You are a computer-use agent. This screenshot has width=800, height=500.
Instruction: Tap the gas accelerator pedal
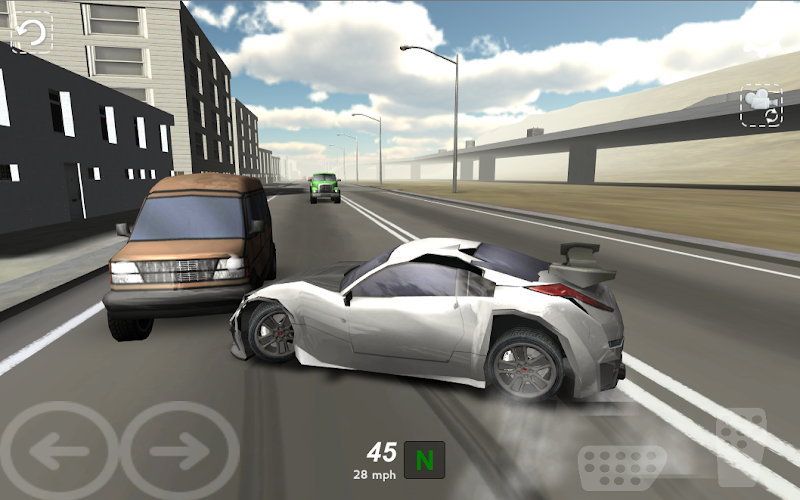coord(740,449)
